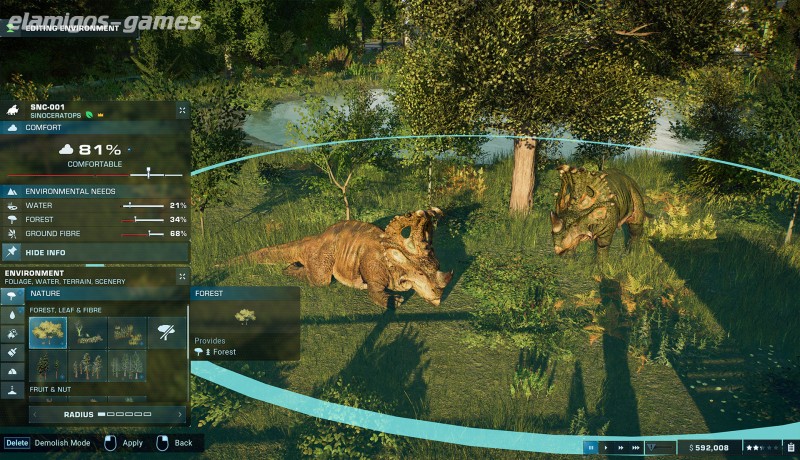Select the highlighted broadleaf forest tree brush
The height and width of the screenshot is (460, 800).
47,333
